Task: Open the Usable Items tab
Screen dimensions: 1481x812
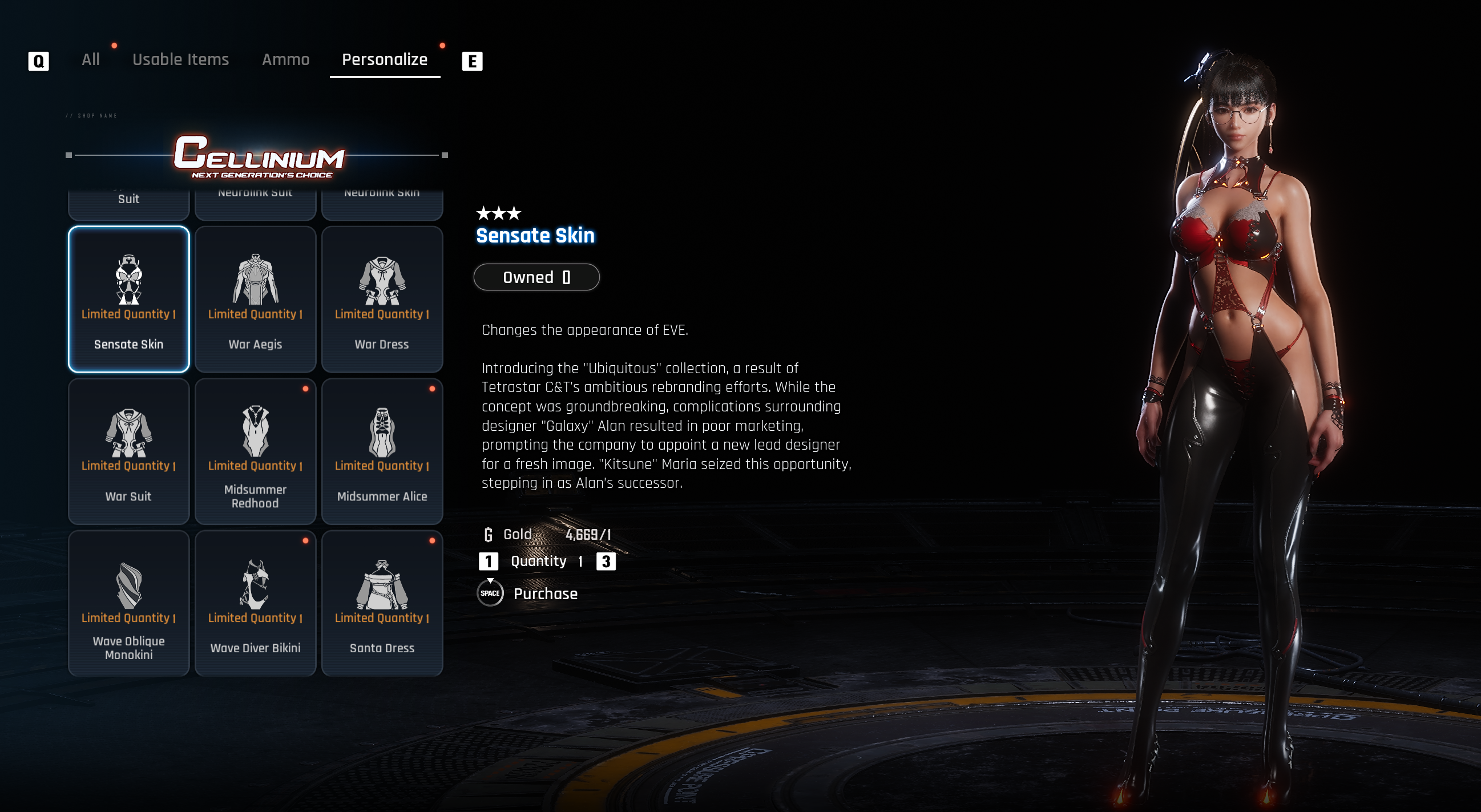Action: point(180,60)
